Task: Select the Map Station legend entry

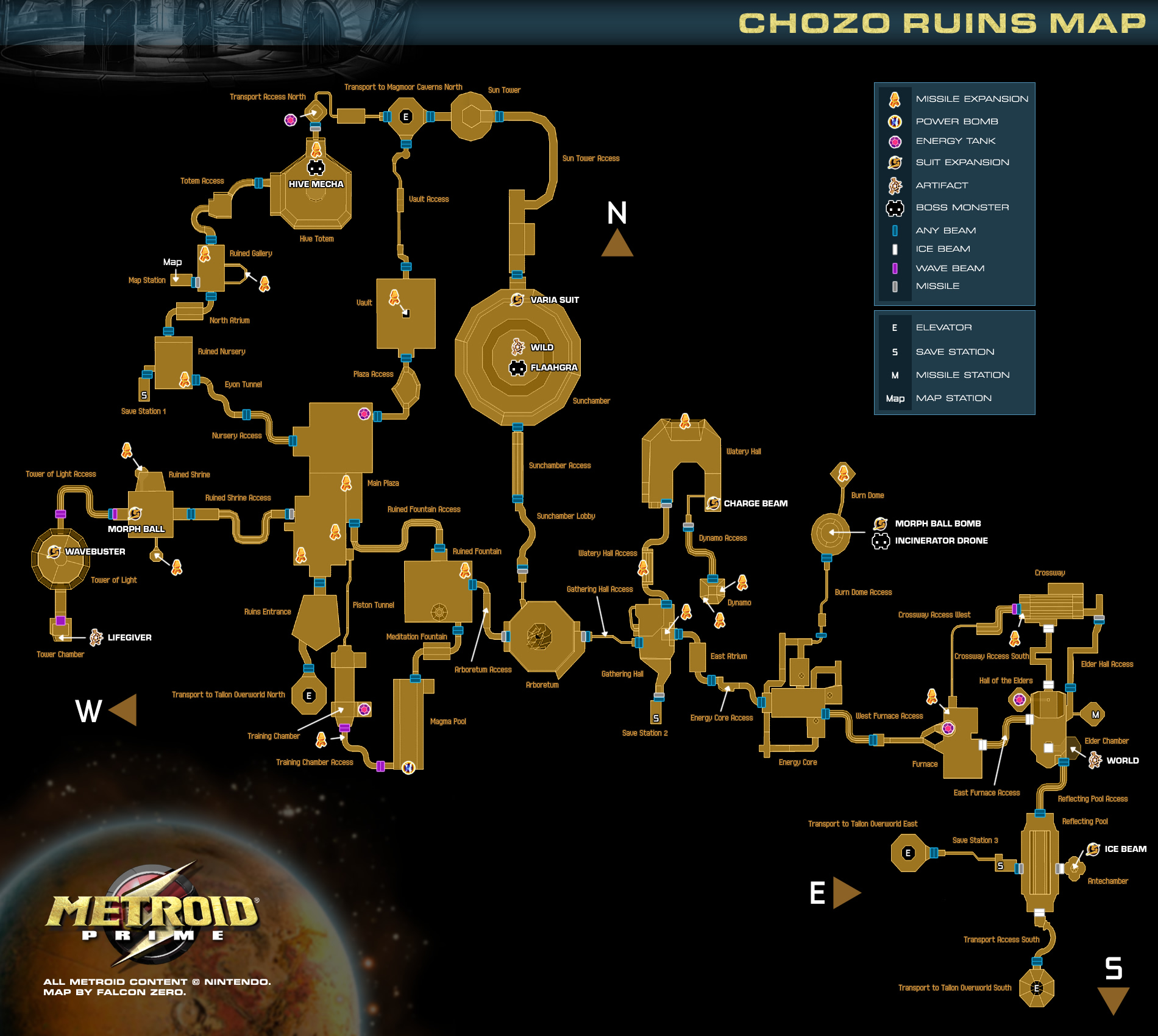Action: pos(953,398)
